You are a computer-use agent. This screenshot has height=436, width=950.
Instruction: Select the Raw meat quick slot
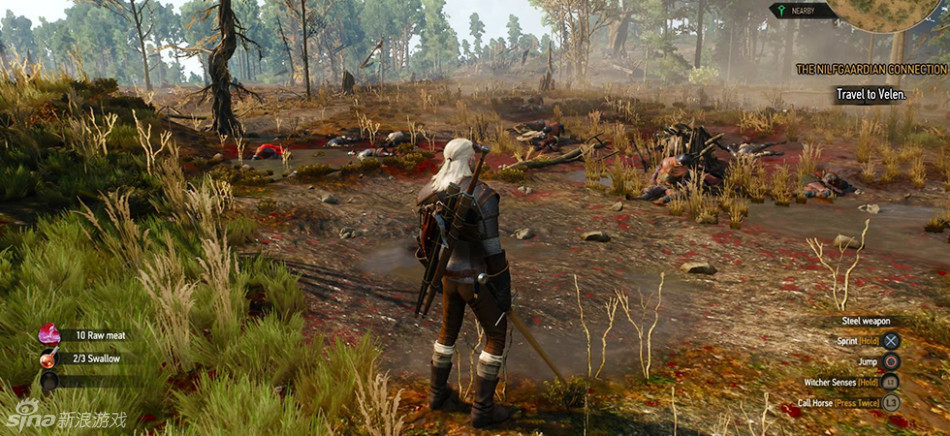[49, 335]
